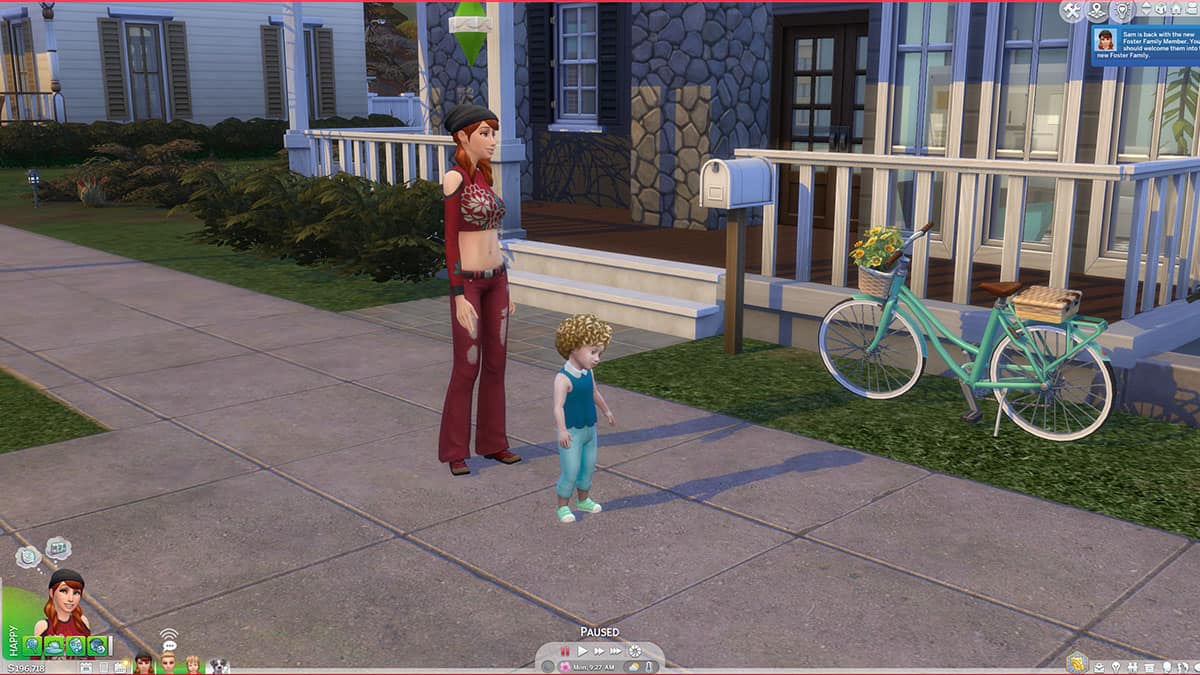
Task: Open the lightbulb lessons icon
Action: 1121,11
